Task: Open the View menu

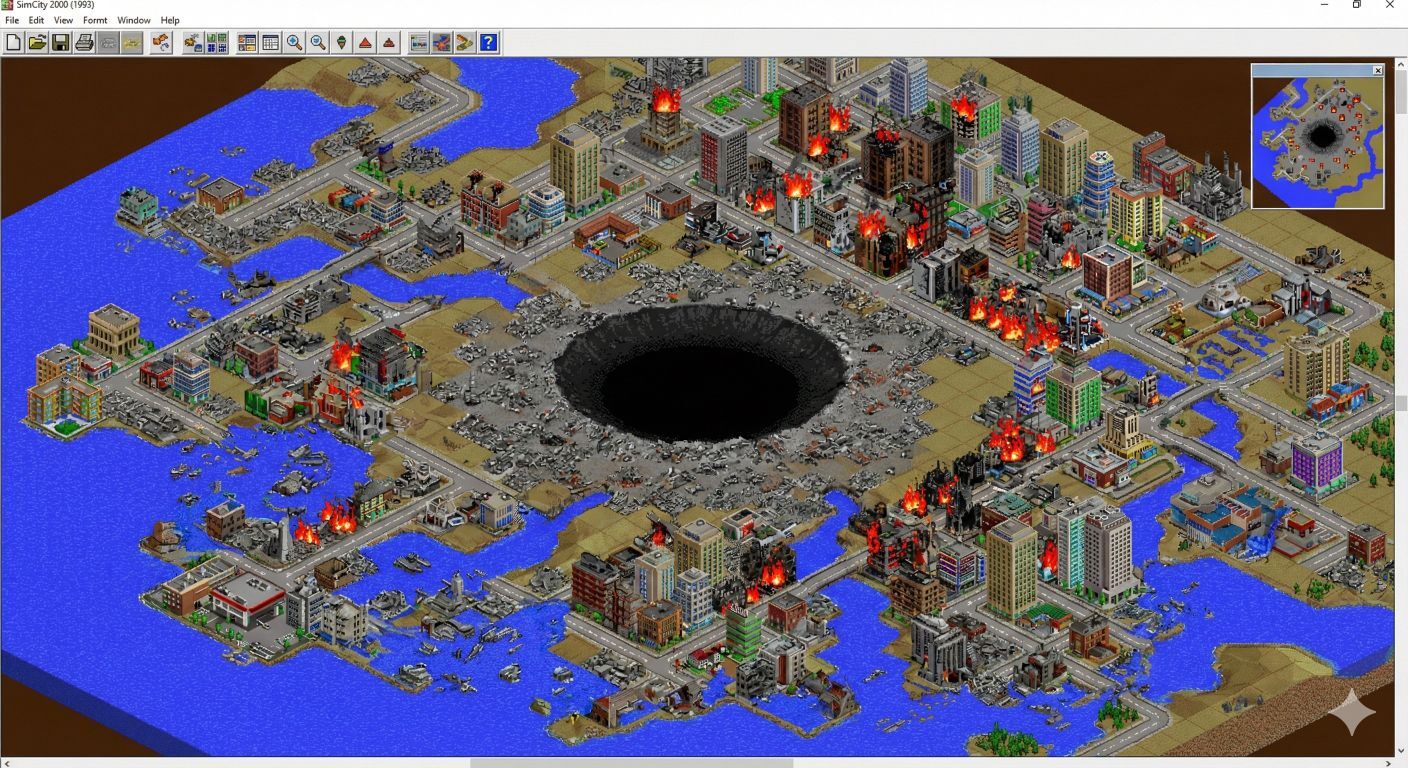Action: (x=63, y=20)
